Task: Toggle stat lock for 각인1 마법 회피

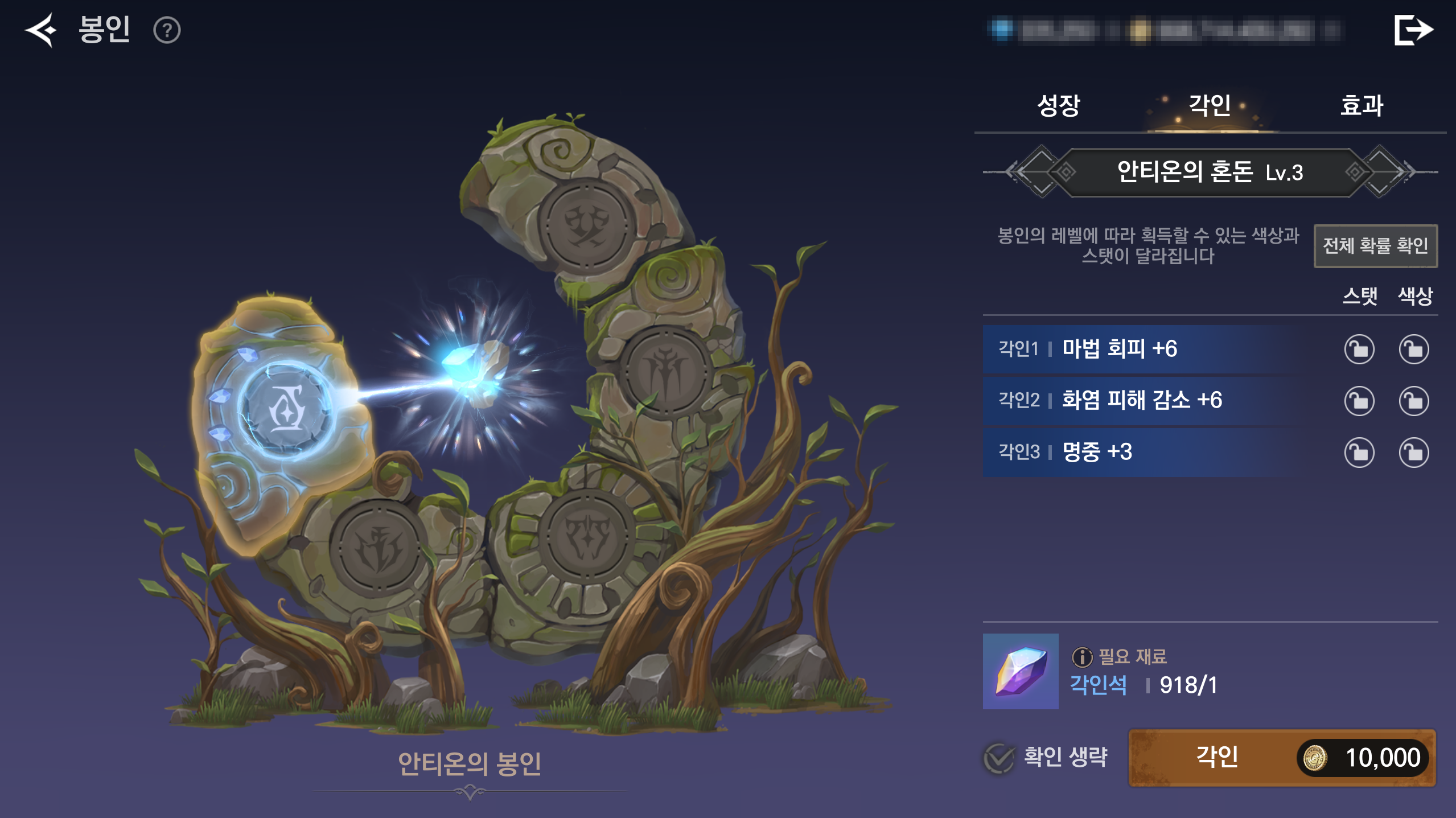Action: pyautogui.click(x=1359, y=350)
